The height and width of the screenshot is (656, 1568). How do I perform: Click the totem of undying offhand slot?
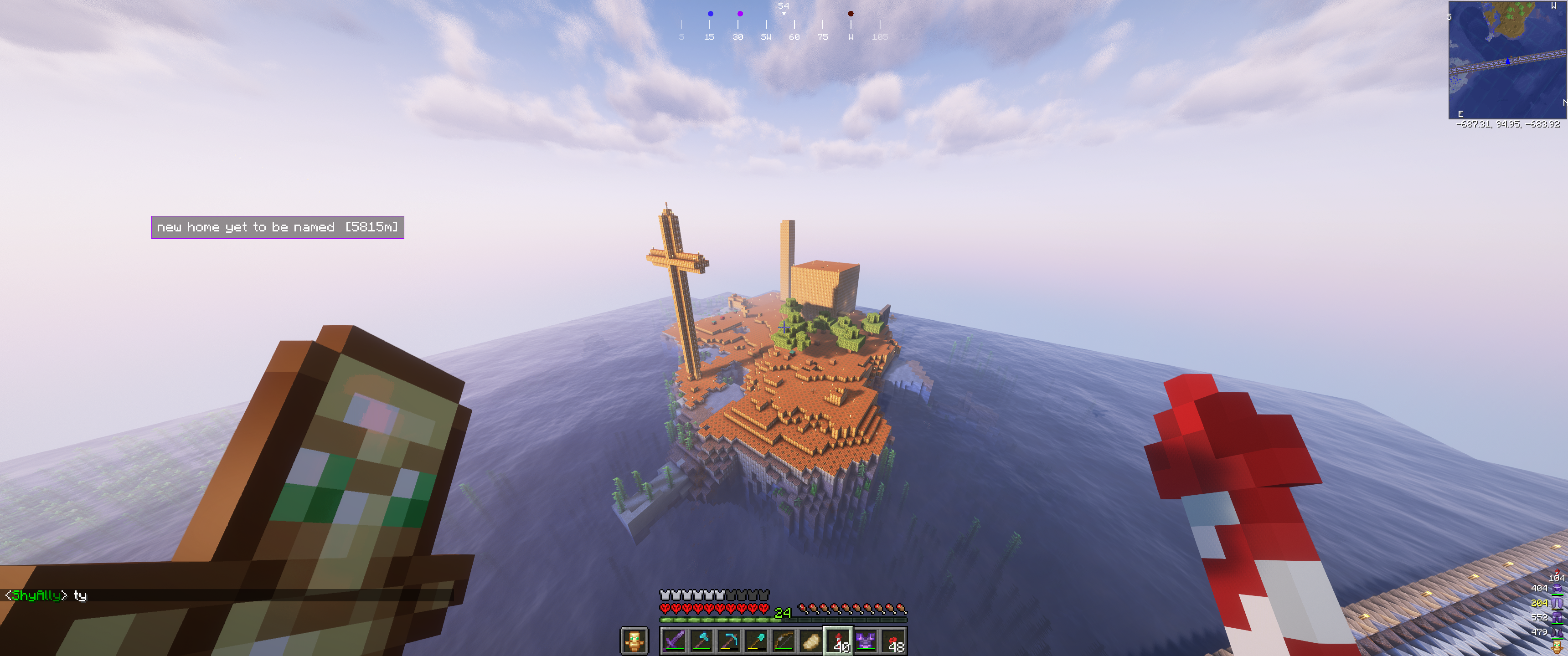(634, 641)
